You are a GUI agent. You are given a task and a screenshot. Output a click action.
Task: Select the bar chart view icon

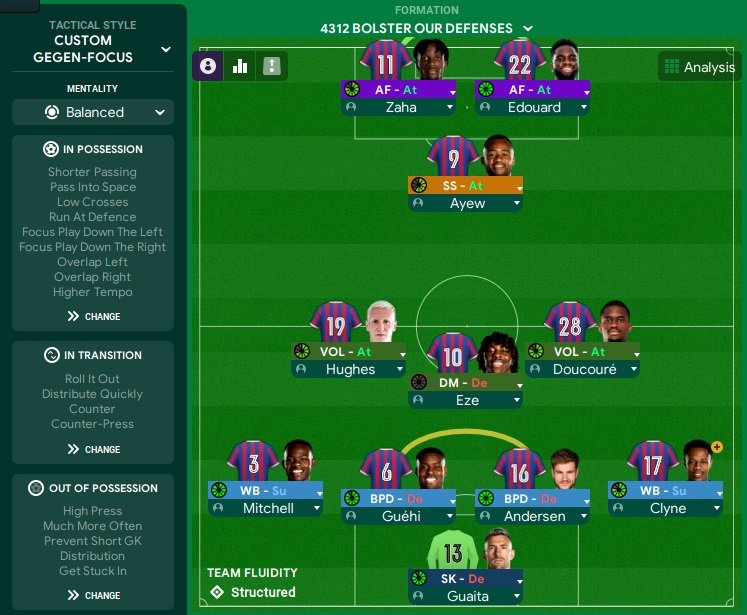click(240, 67)
